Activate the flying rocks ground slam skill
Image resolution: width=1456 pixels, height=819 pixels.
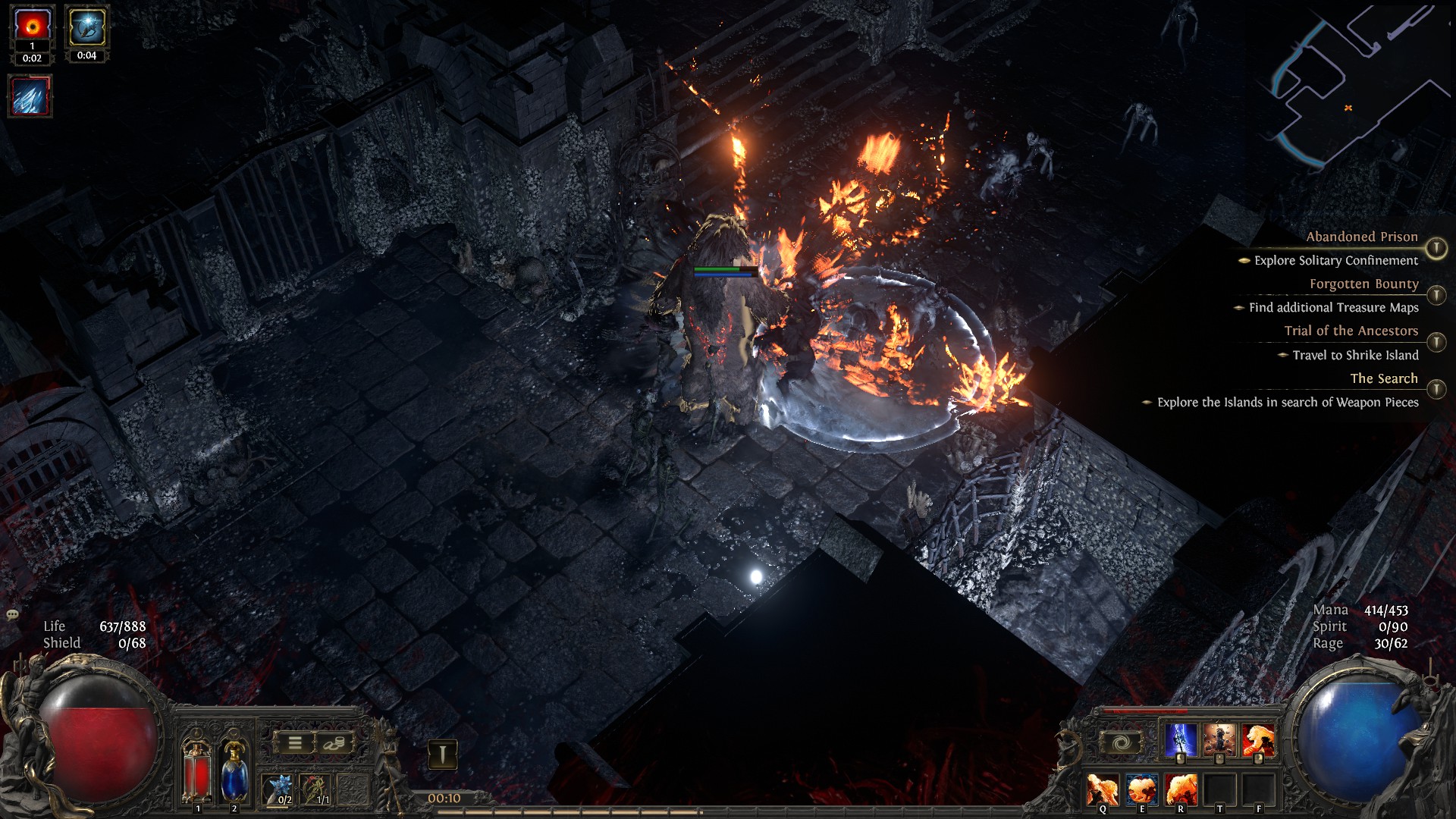tap(1219, 740)
